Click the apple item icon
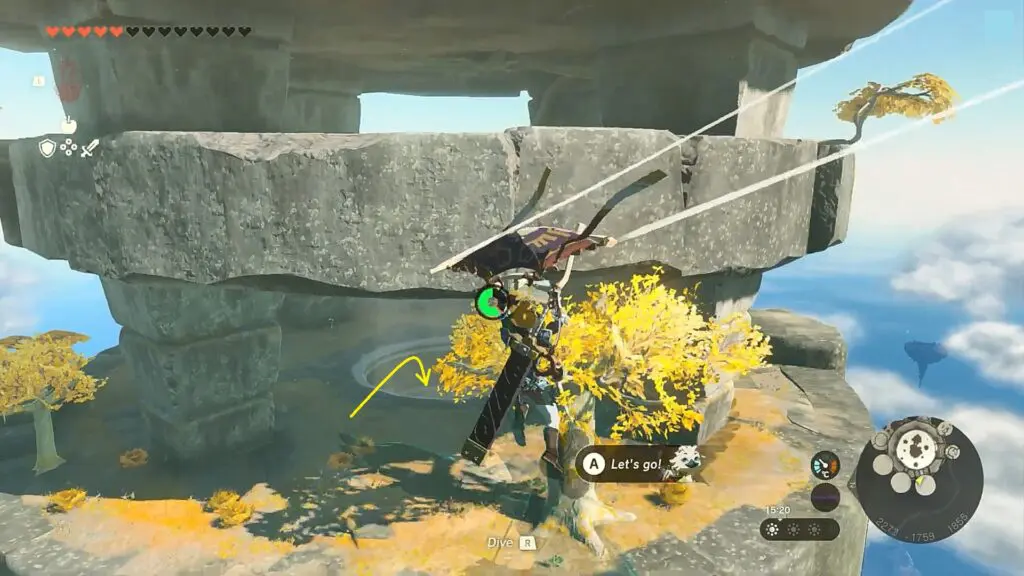Viewport: 1024px width, 576px height. [68, 125]
